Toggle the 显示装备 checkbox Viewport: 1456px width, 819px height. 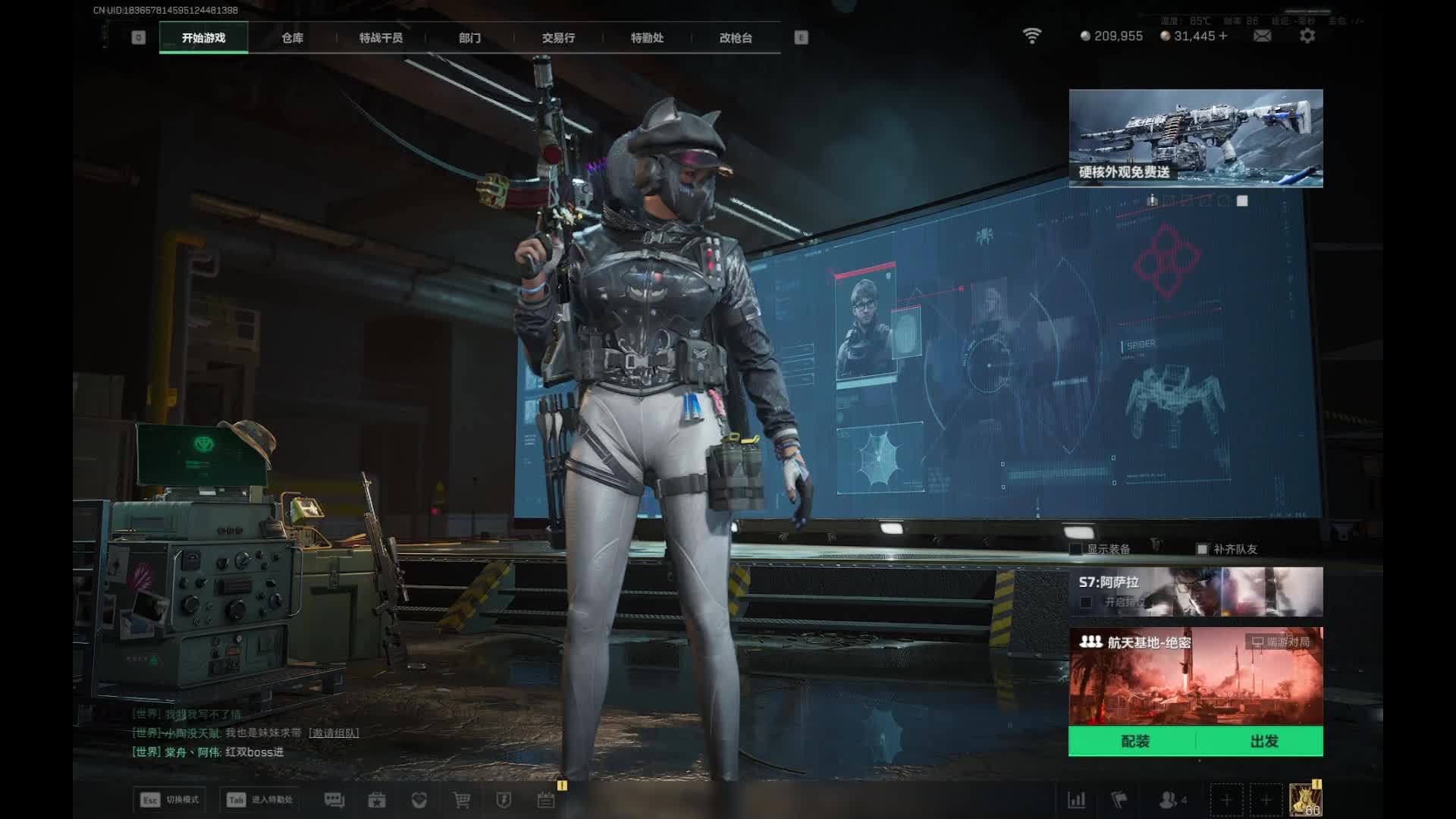pos(1075,549)
